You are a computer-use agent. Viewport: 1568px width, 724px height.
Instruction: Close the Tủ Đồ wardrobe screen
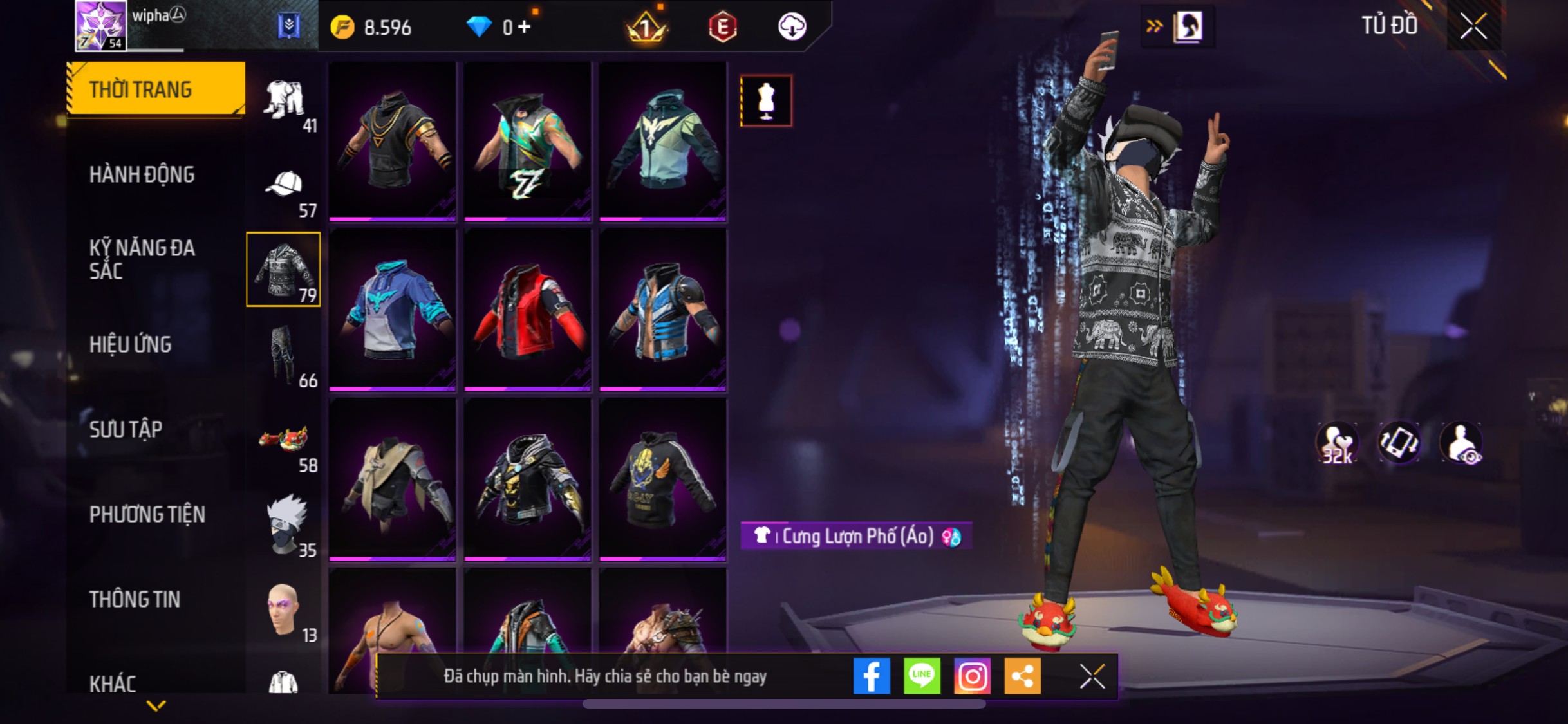tap(1473, 26)
